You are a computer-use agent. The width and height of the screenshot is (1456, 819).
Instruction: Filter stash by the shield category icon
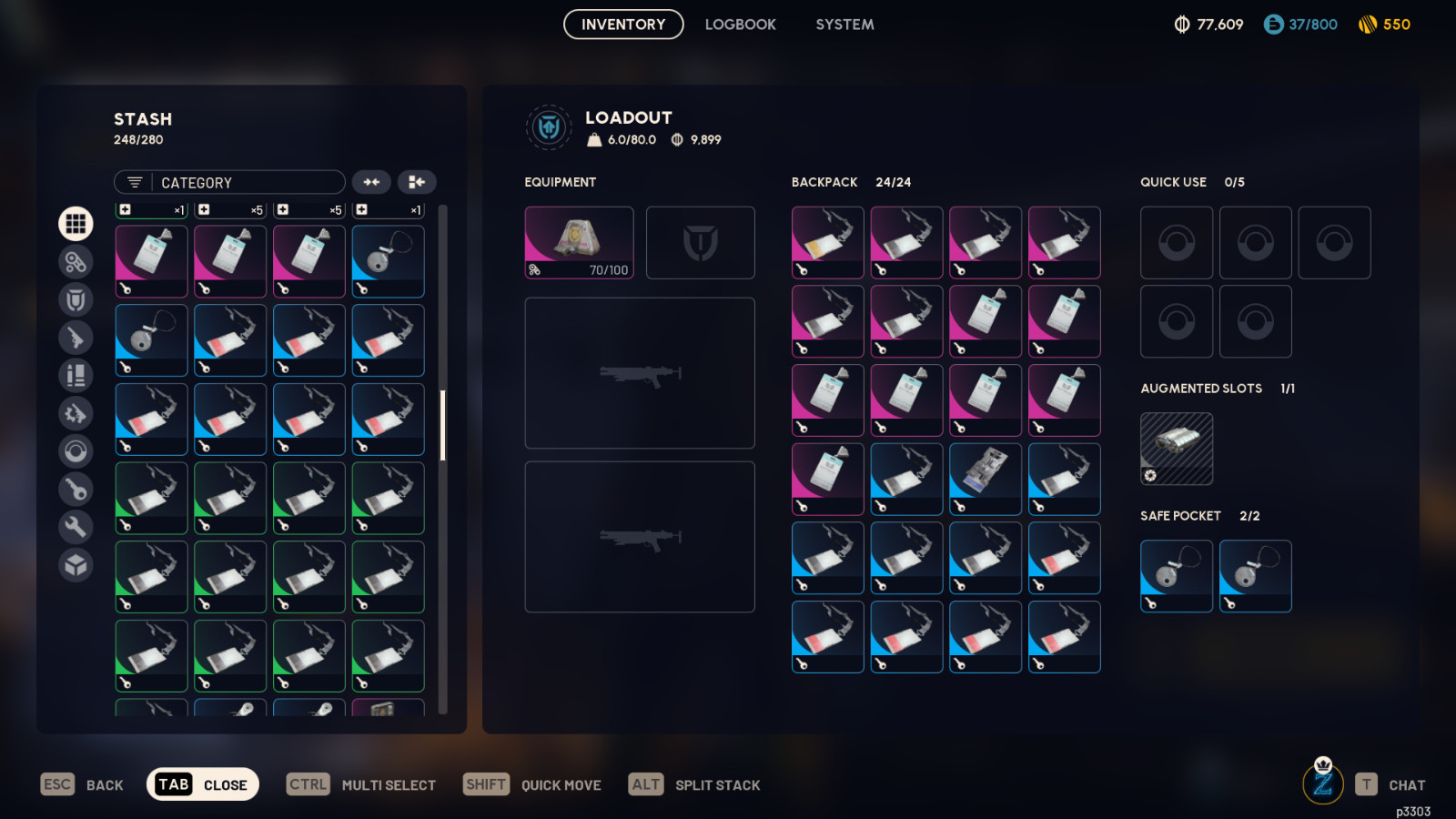76,299
